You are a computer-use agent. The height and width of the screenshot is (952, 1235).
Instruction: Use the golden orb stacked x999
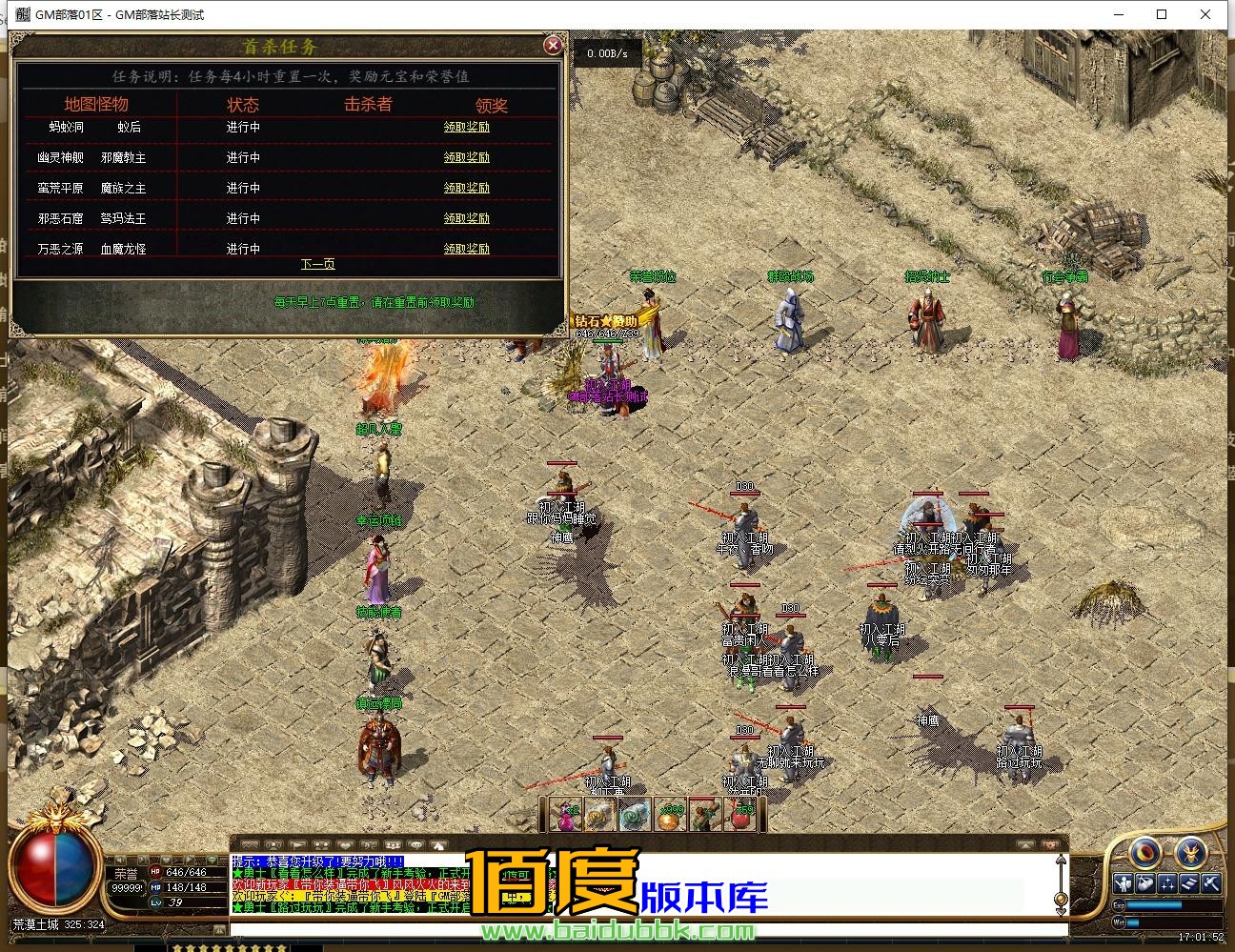(671, 815)
